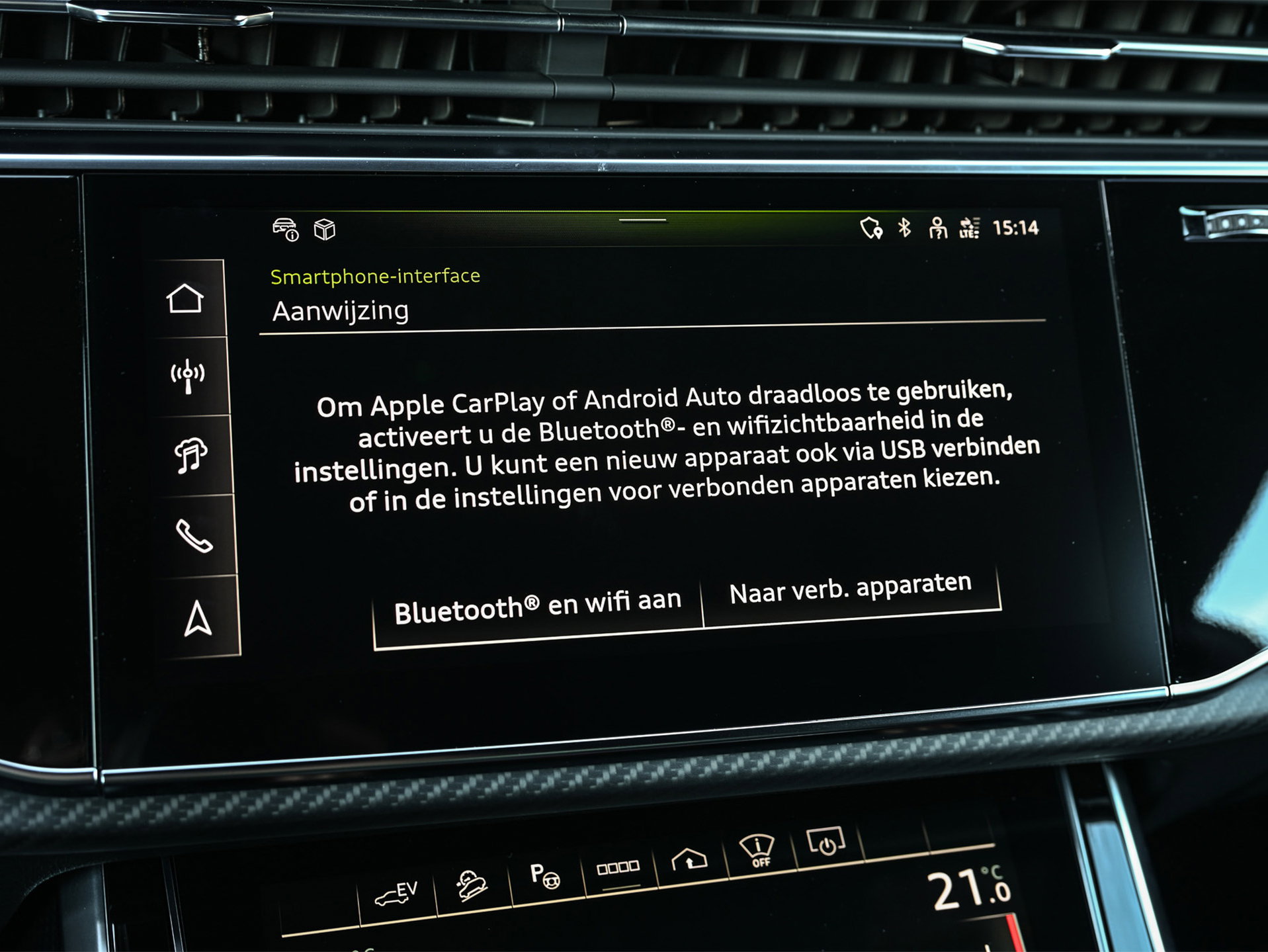Select the radio icon in the sidebar
This screenshot has width=1268, height=952.
[187, 374]
